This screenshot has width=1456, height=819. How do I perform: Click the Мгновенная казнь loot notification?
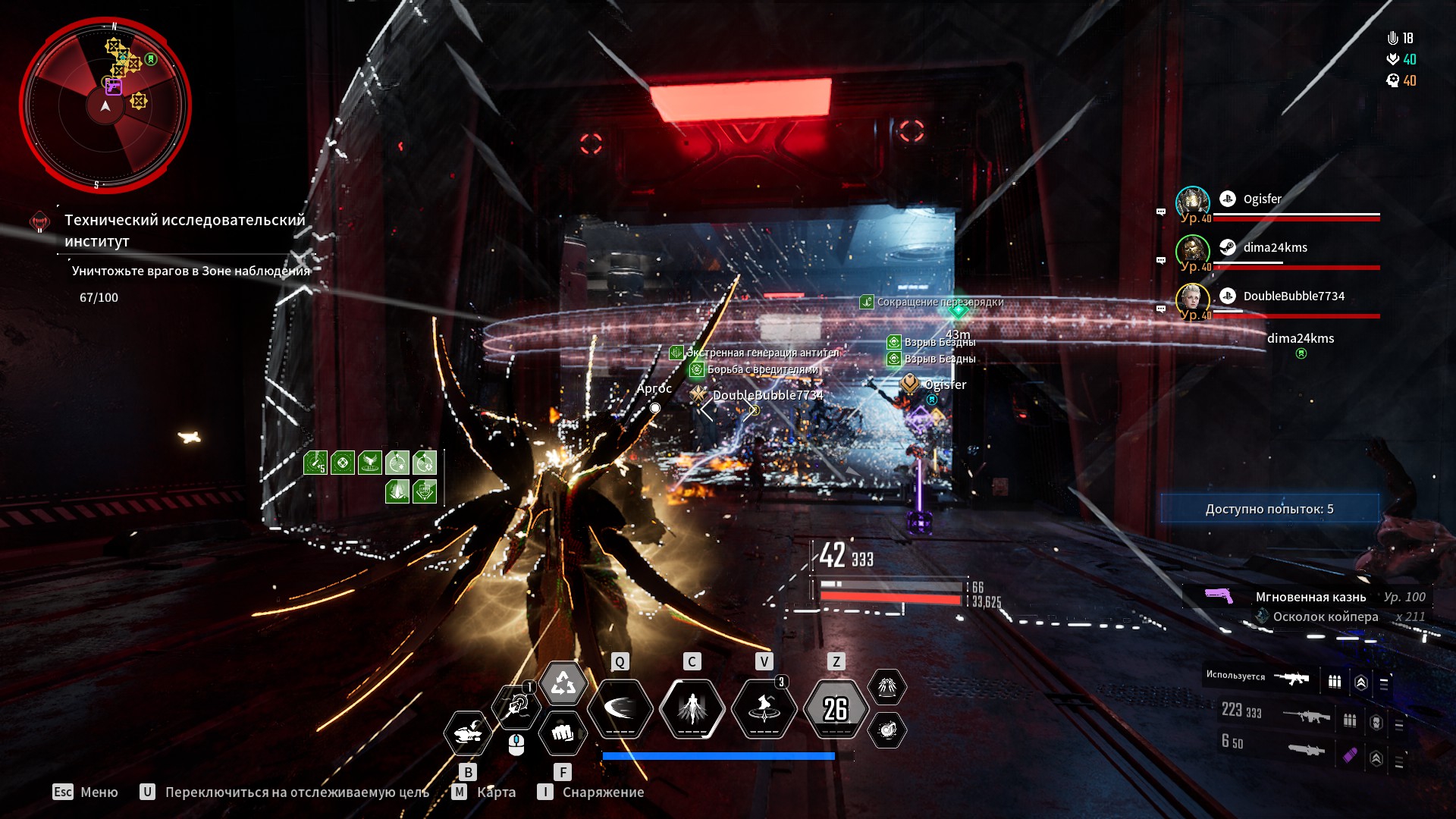click(x=1310, y=598)
